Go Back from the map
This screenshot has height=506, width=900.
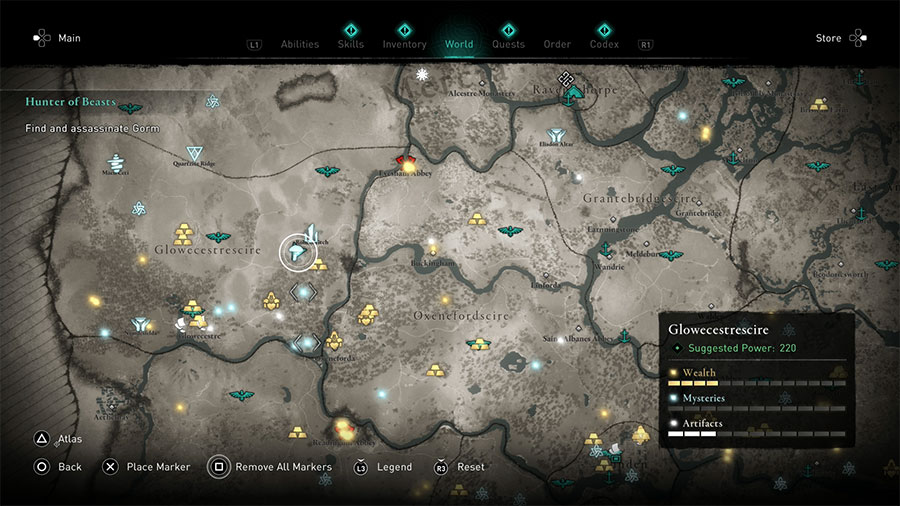click(x=58, y=467)
